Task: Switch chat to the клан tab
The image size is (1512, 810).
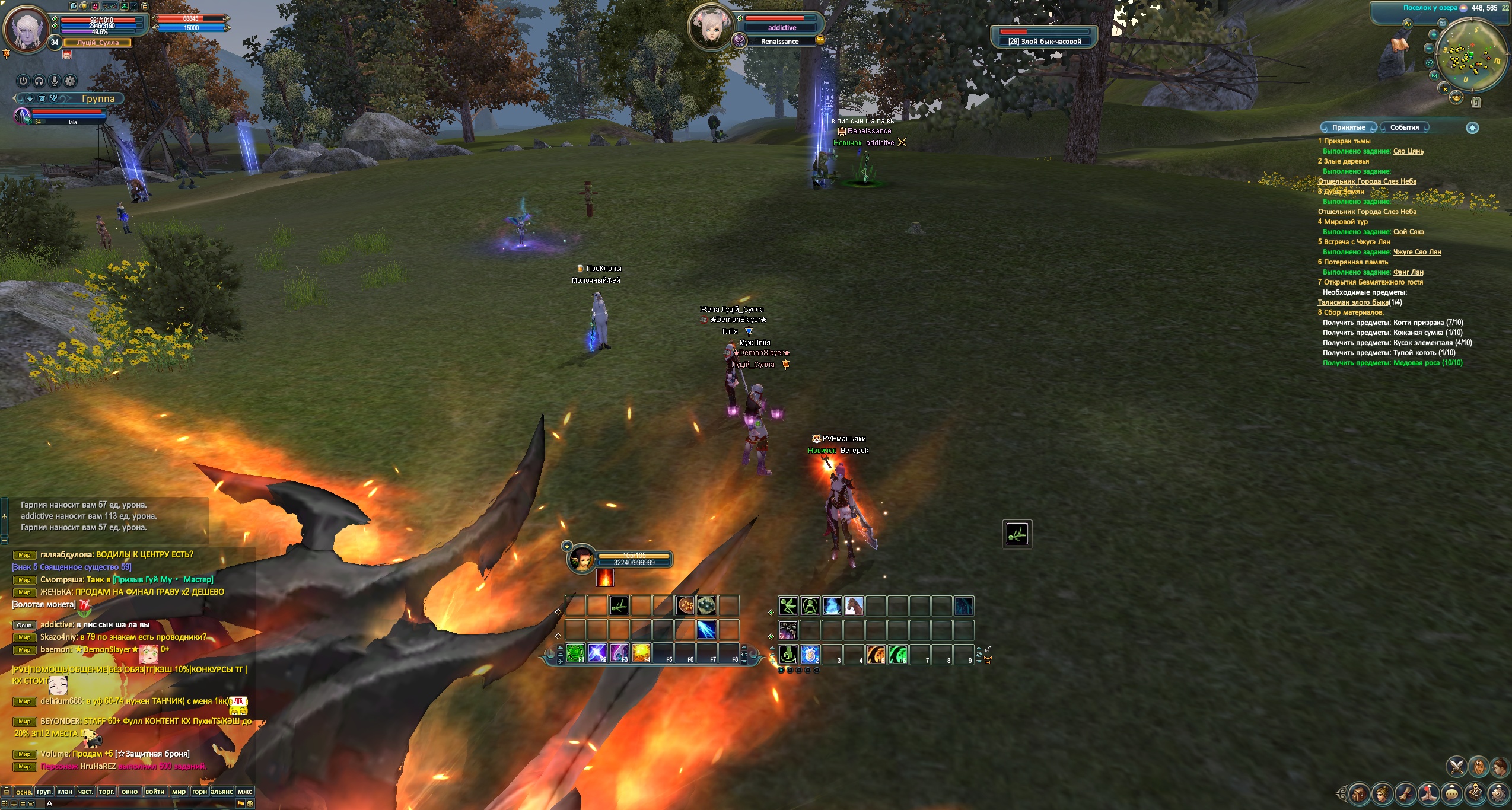Action: (x=65, y=792)
